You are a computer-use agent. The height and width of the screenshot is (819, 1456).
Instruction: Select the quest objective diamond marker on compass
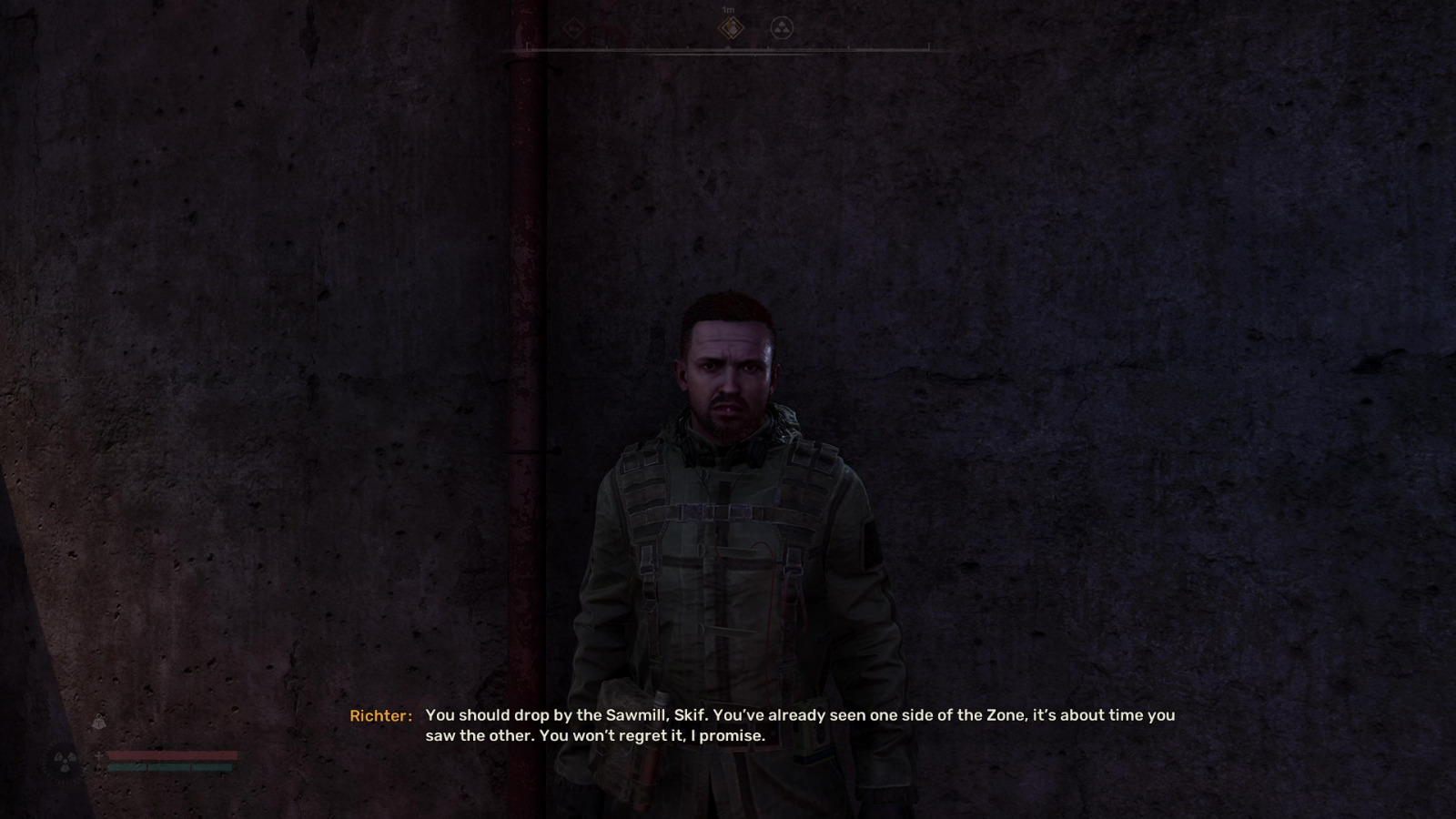point(733,29)
